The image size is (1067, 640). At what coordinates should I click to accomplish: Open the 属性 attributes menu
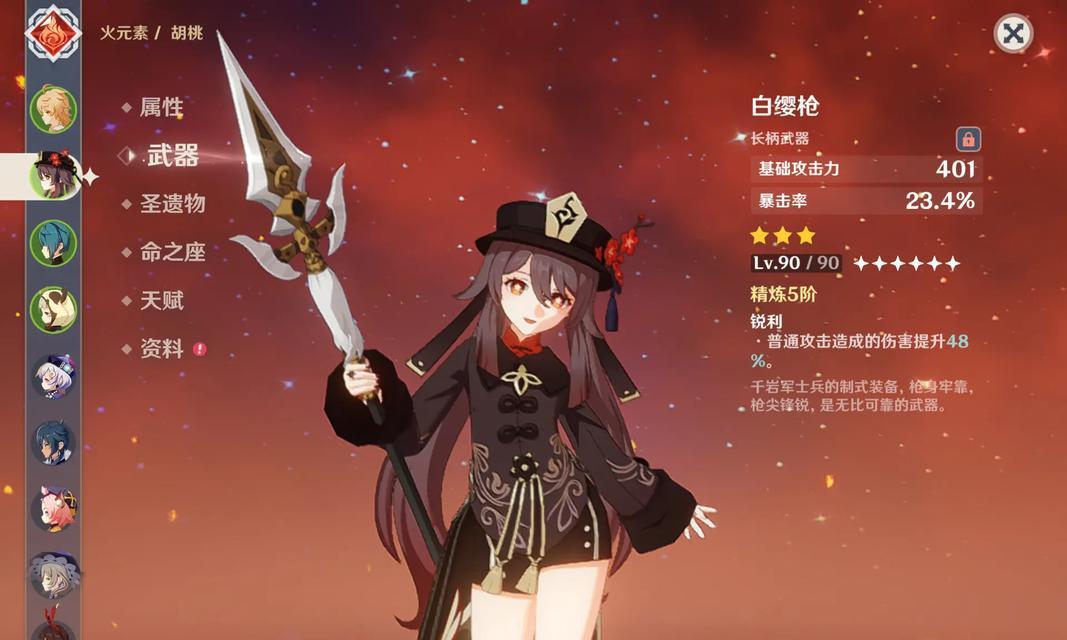(160, 107)
